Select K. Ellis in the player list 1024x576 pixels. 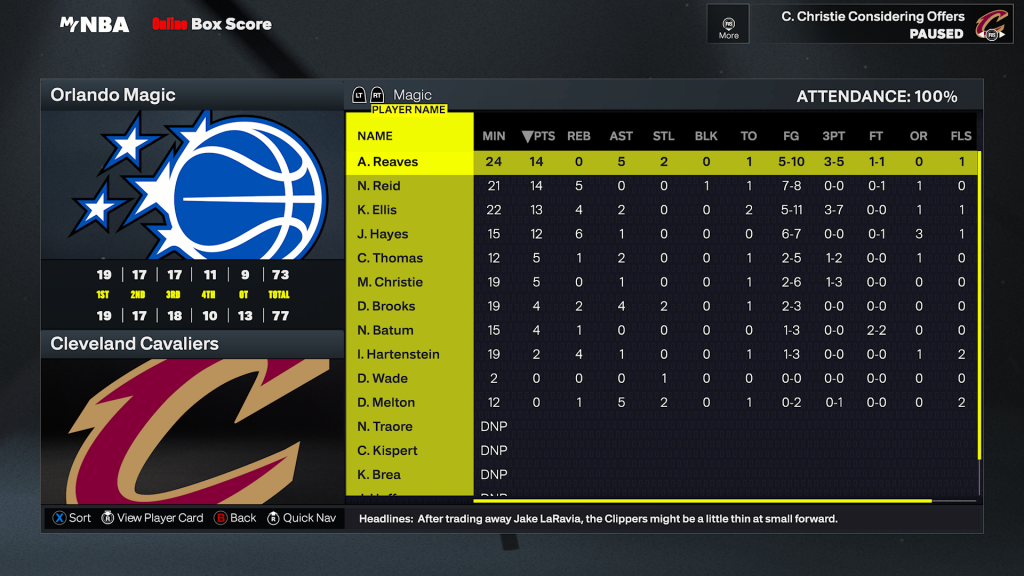pos(377,210)
